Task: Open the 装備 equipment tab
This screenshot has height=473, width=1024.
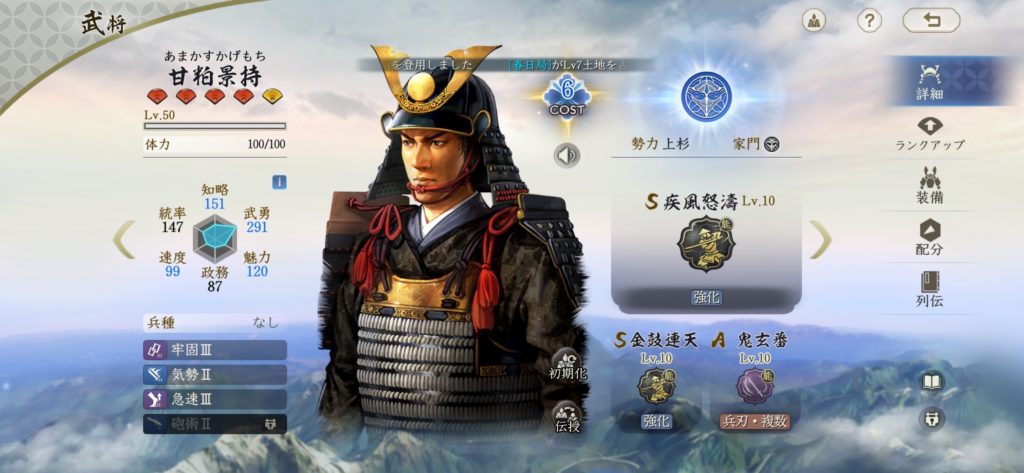Action: click(x=930, y=185)
